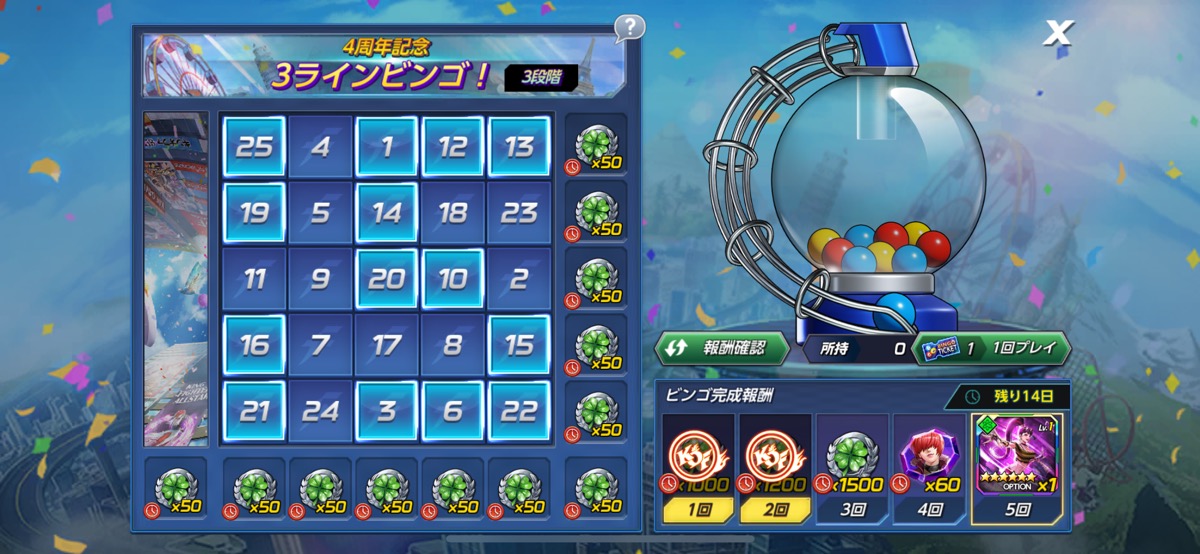Close the bingo screen with X
The image size is (1200, 554).
coord(1057,33)
